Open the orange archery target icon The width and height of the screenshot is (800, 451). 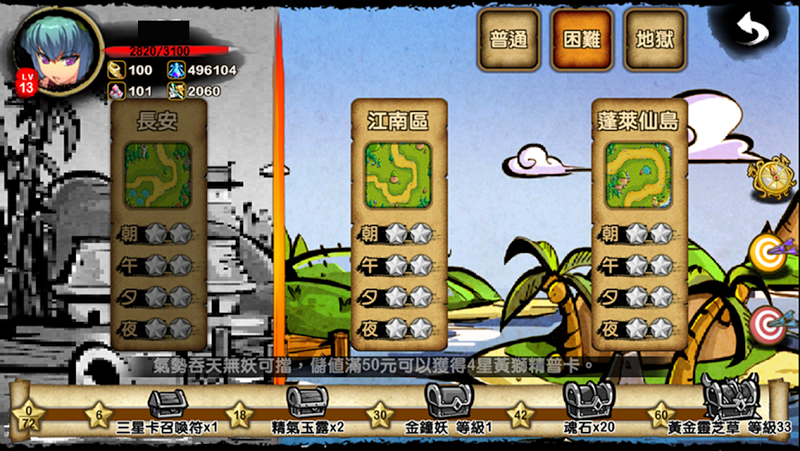(x=768, y=252)
